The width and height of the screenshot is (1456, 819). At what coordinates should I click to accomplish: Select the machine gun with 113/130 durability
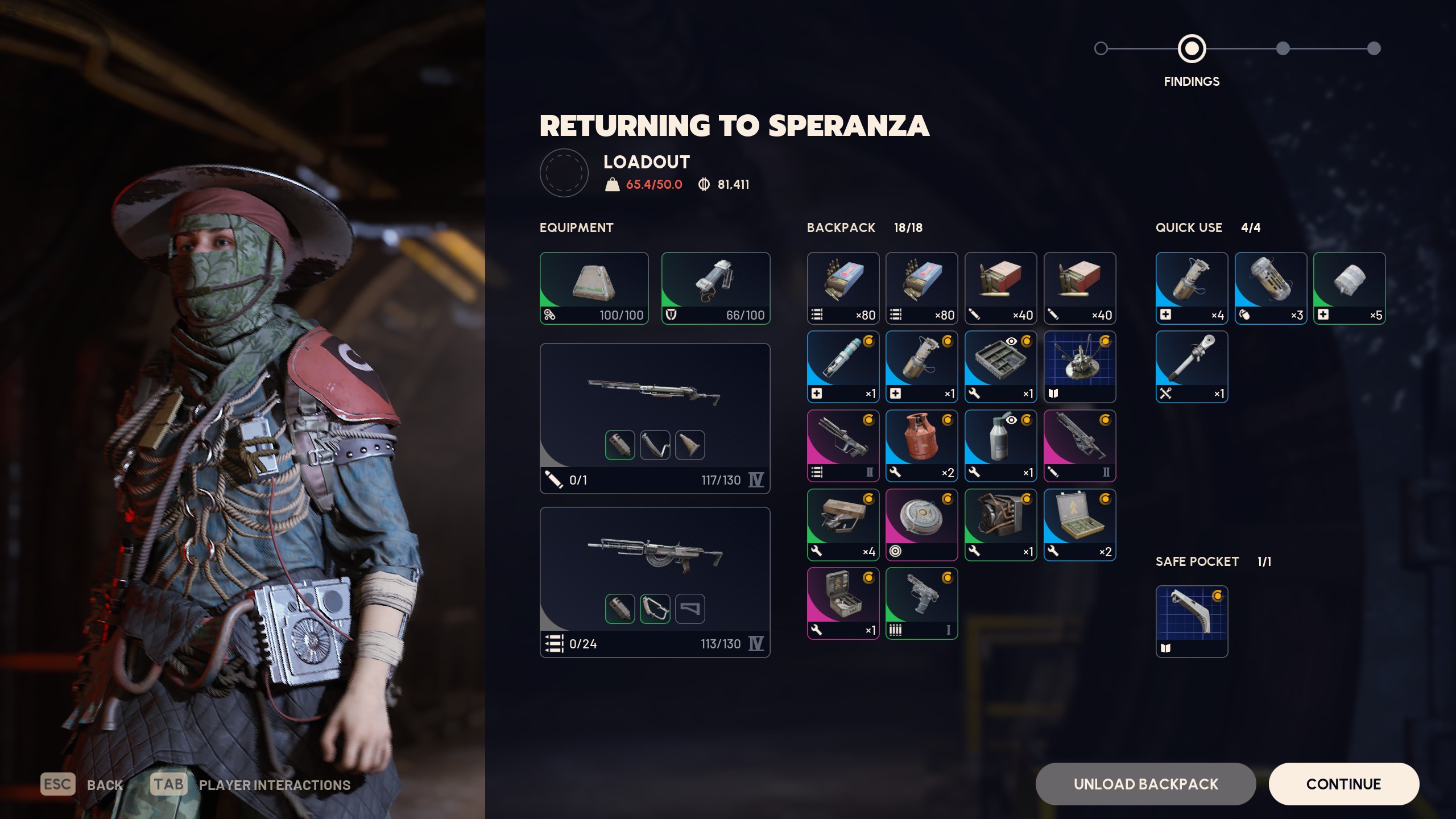[655, 582]
